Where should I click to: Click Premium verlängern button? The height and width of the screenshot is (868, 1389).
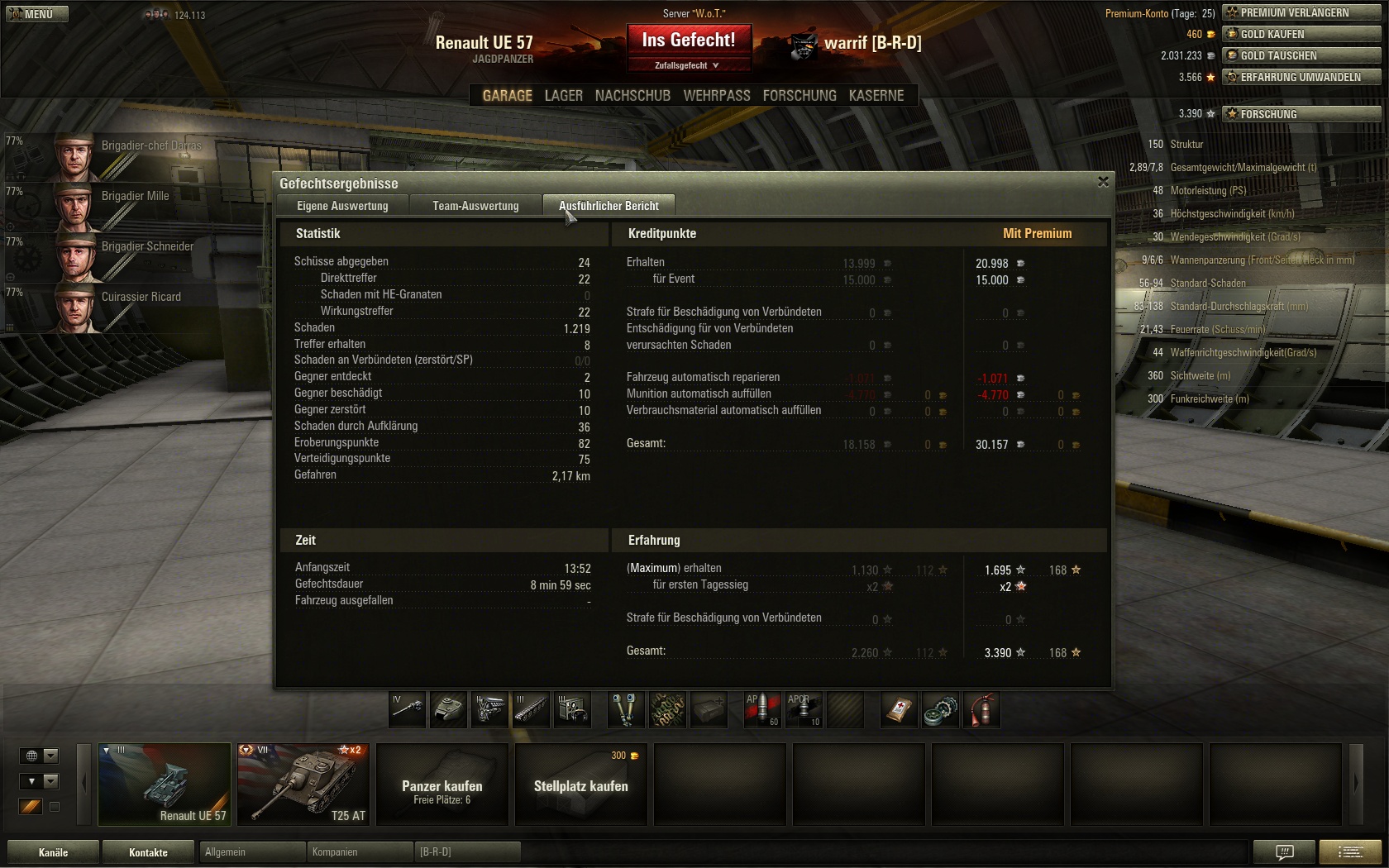click(1301, 12)
